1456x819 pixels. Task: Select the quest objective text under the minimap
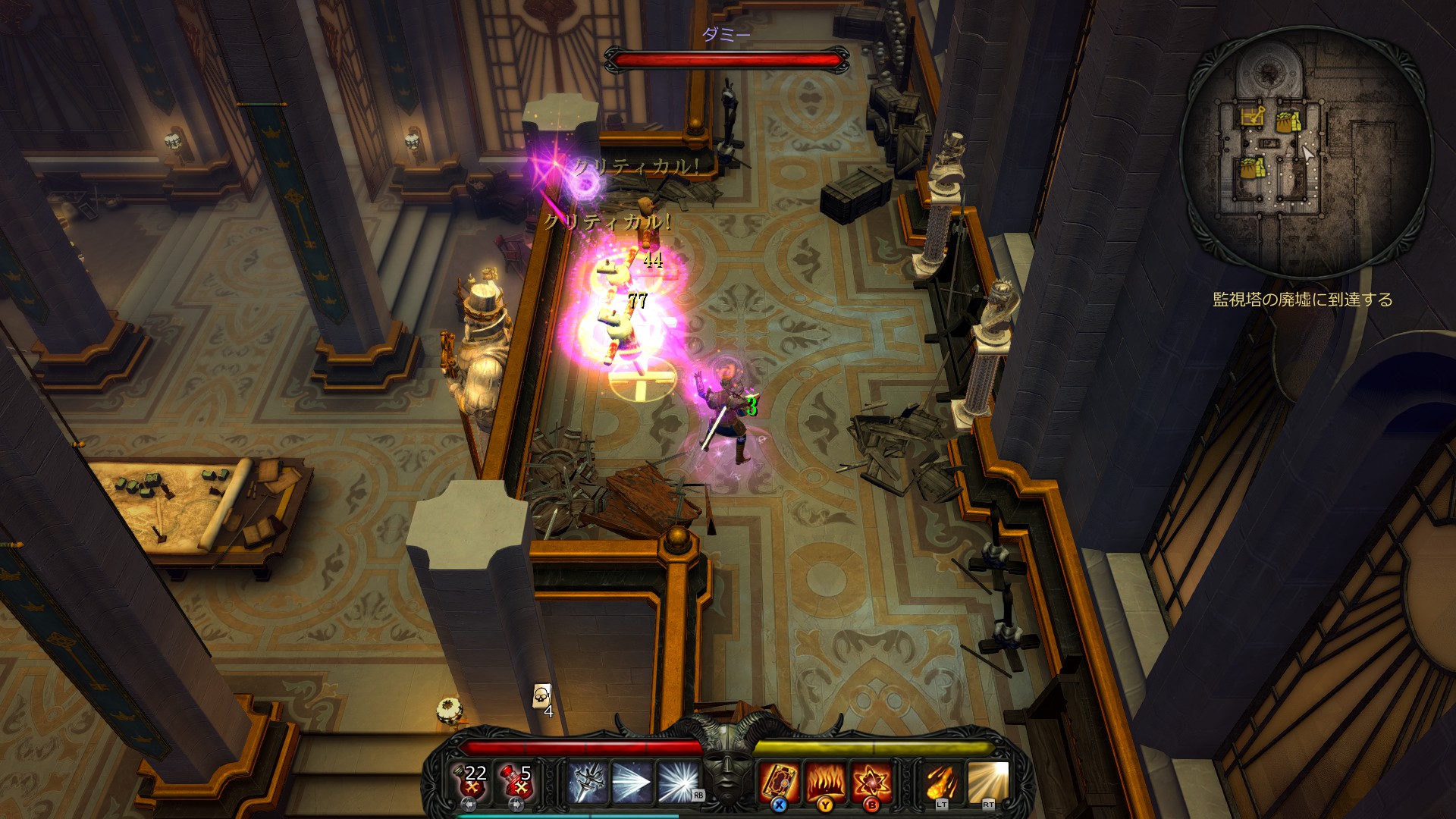(1302, 300)
